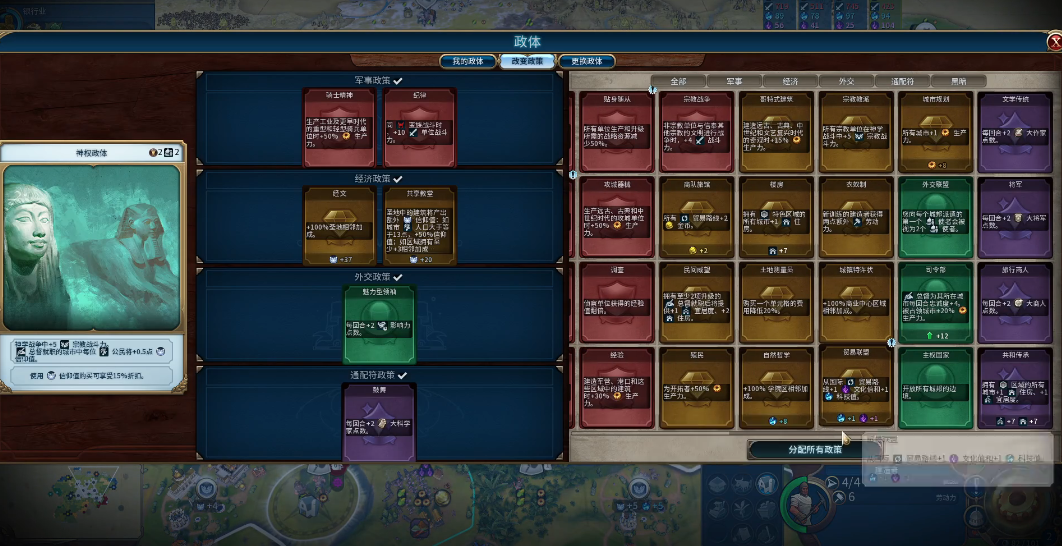Show all policies with the 全部 filter

(678, 81)
